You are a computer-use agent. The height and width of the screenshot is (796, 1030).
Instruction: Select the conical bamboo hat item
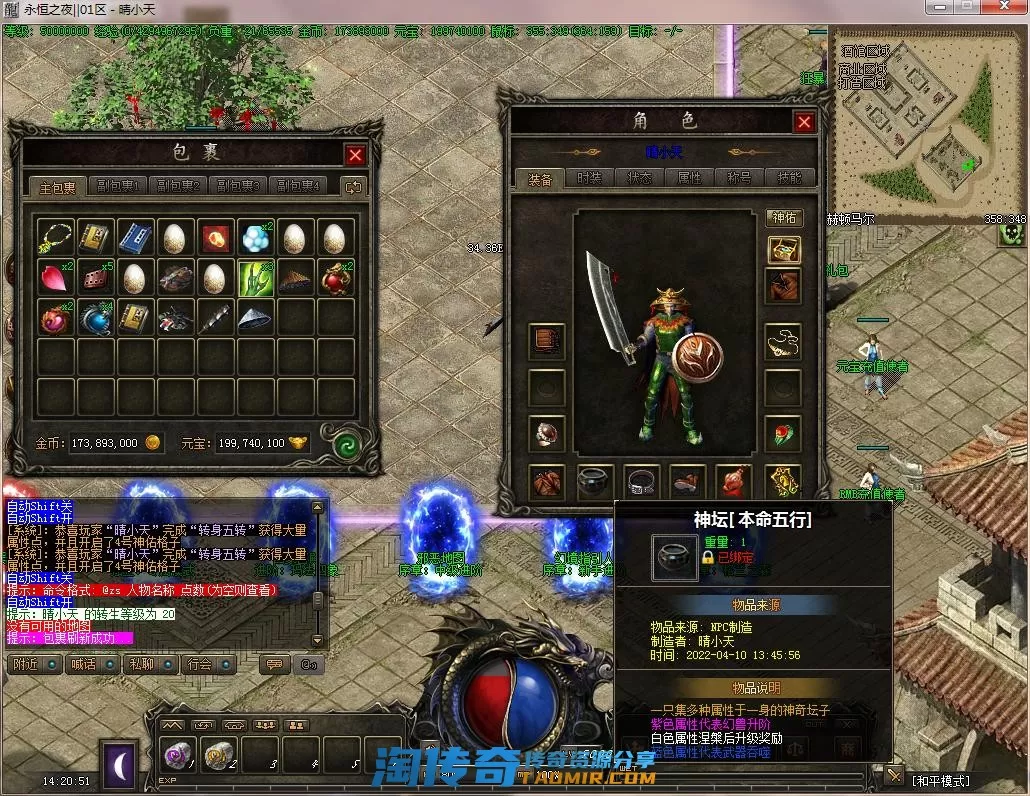click(x=255, y=318)
